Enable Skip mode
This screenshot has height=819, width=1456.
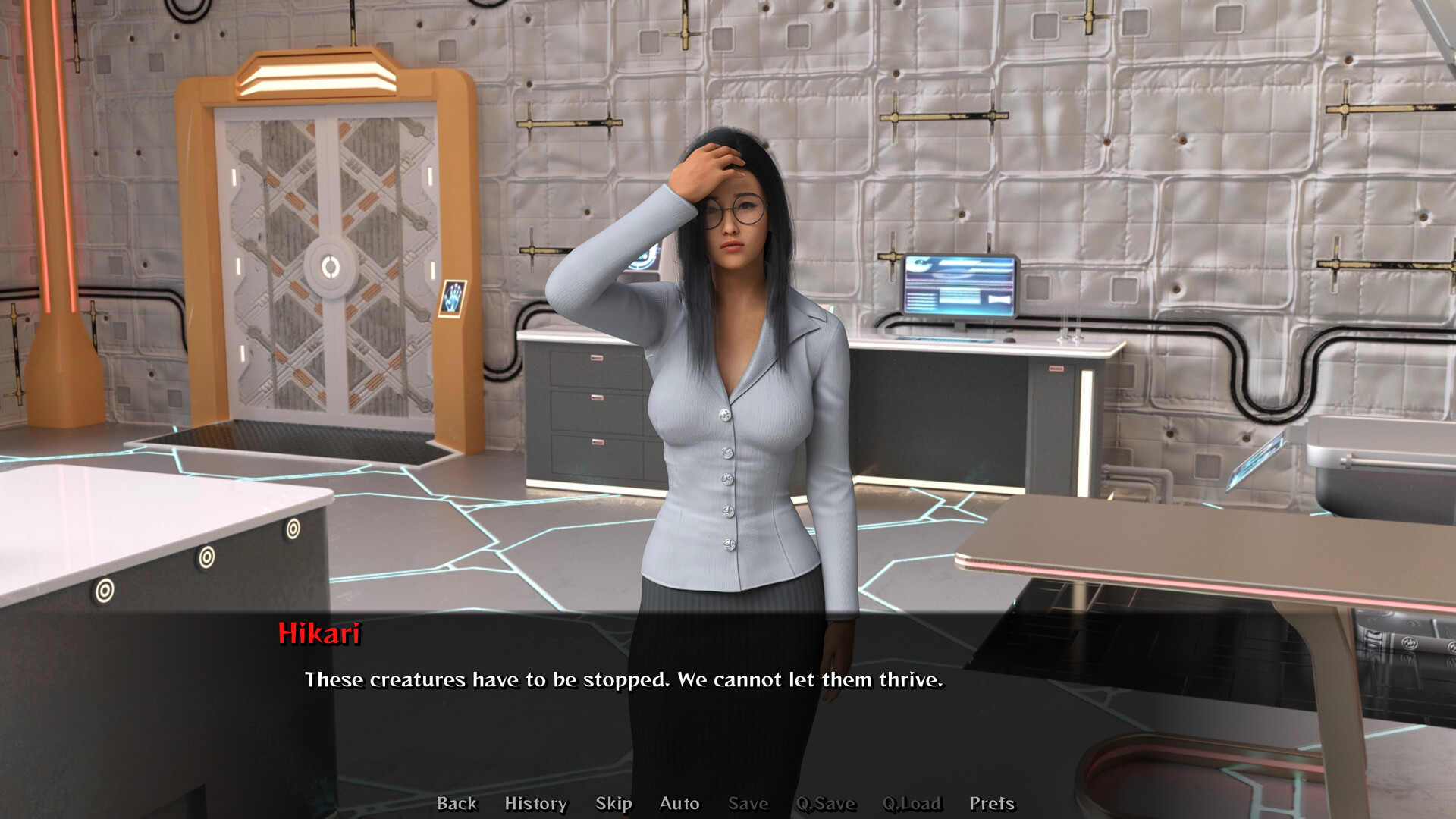coord(615,803)
